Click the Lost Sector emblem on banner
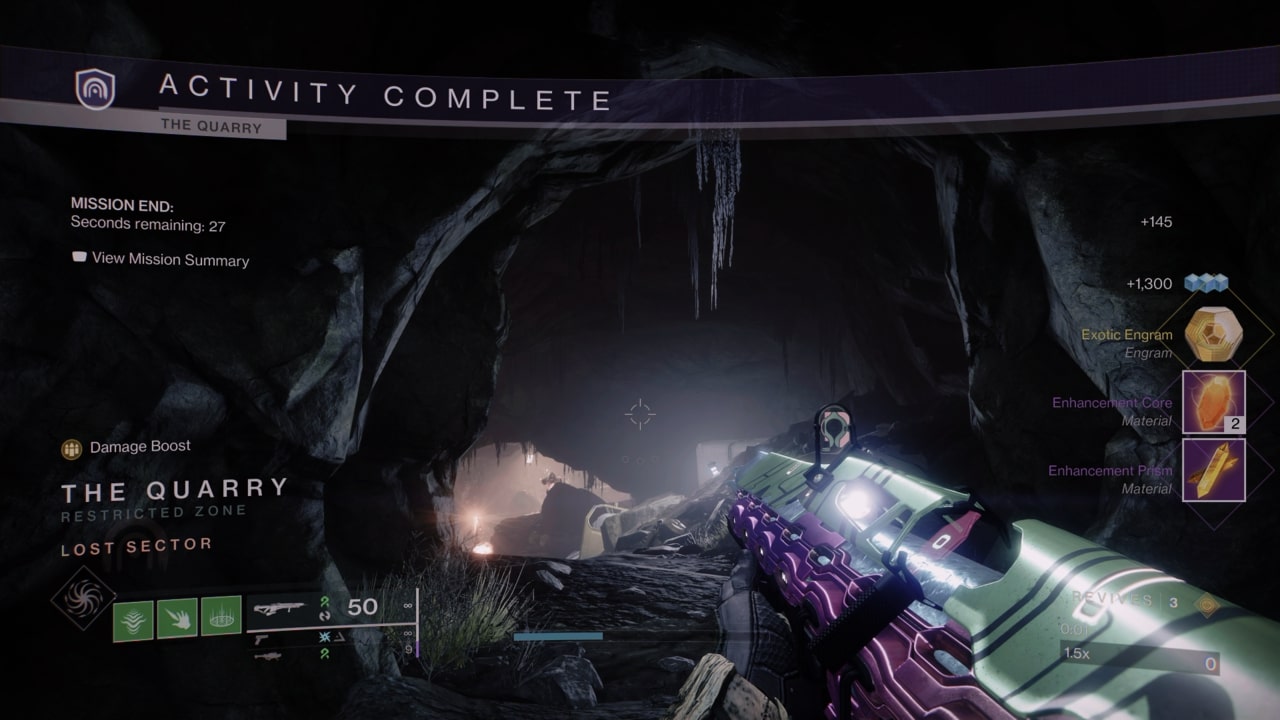 coord(95,89)
